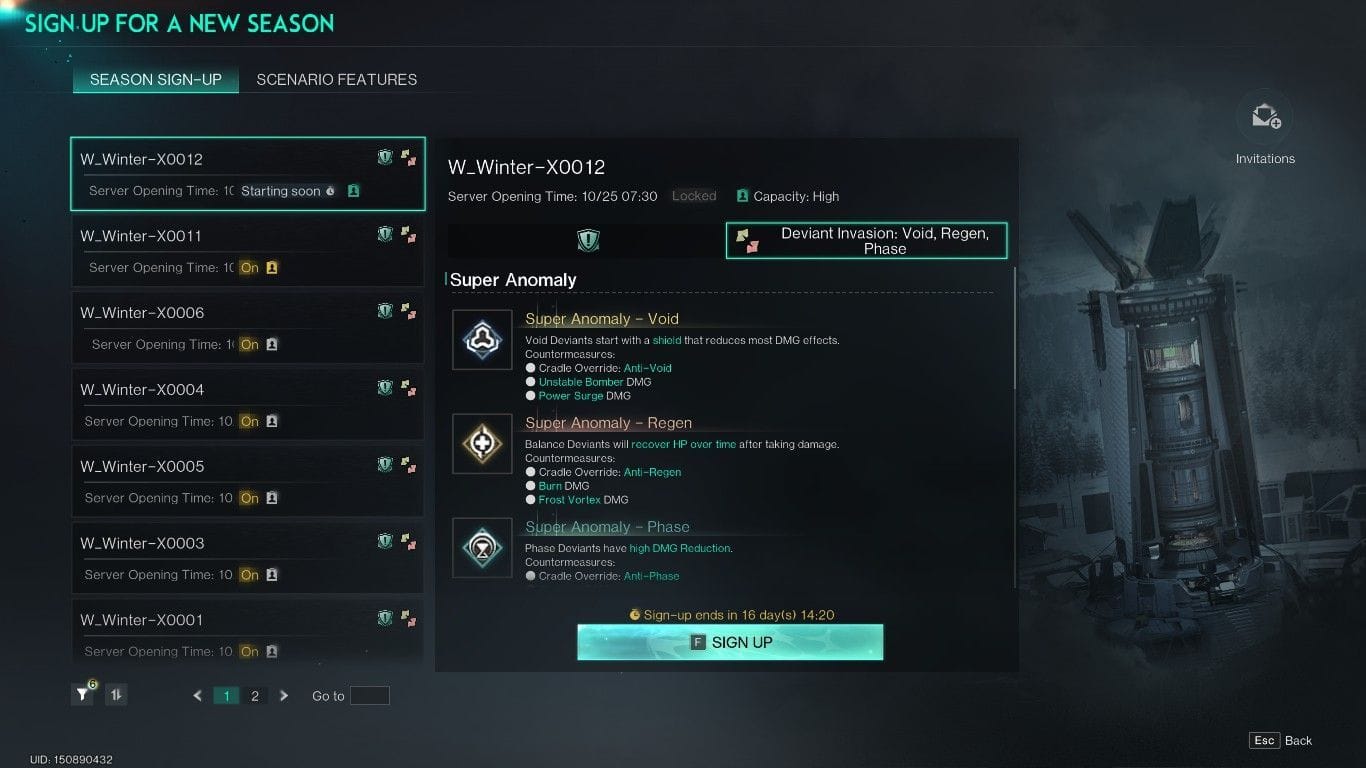
Task: Switch to the SEASON SIGN-UP tab
Action: 155,79
